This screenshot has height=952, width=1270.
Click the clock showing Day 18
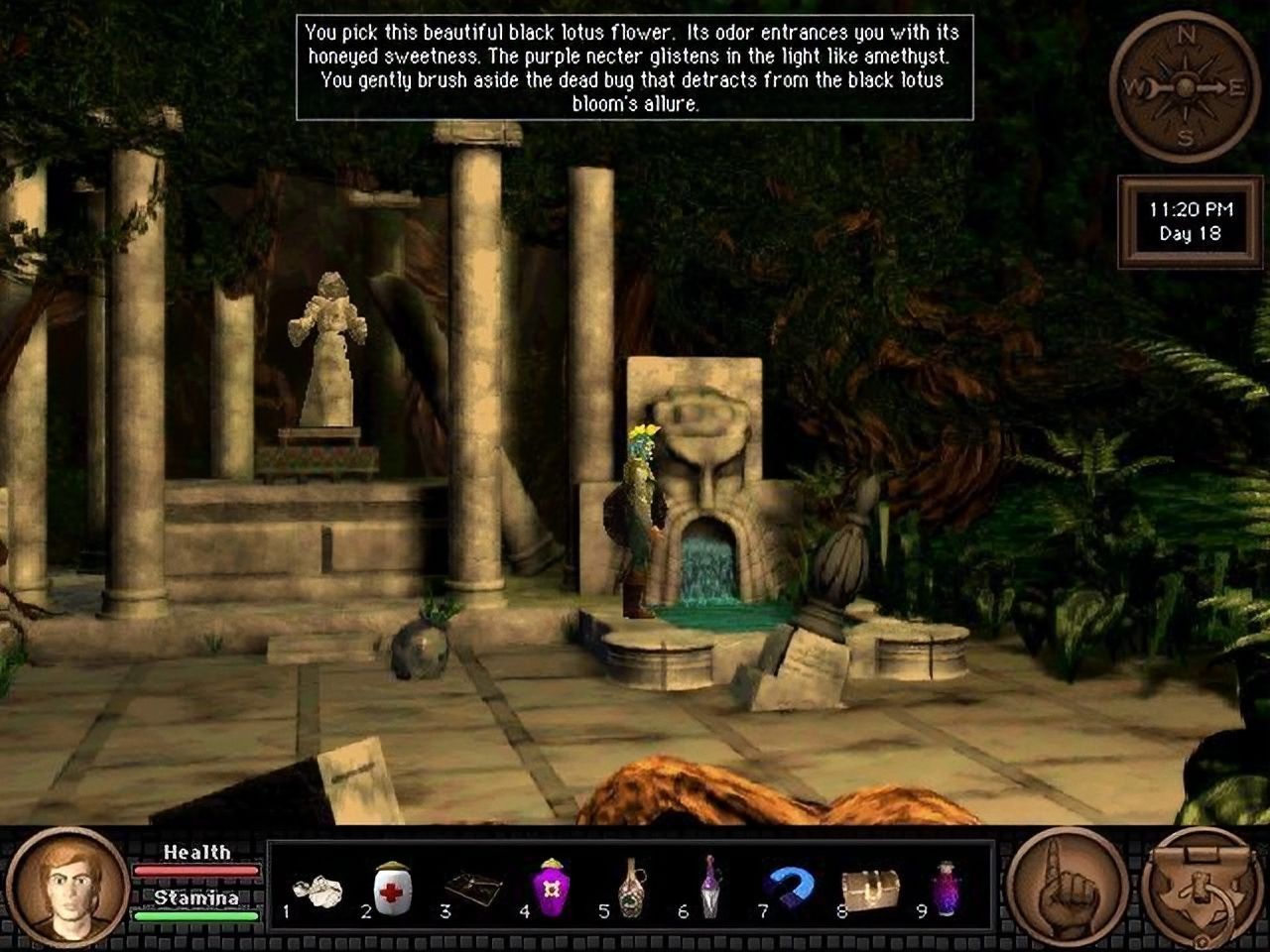click(1187, 220)
